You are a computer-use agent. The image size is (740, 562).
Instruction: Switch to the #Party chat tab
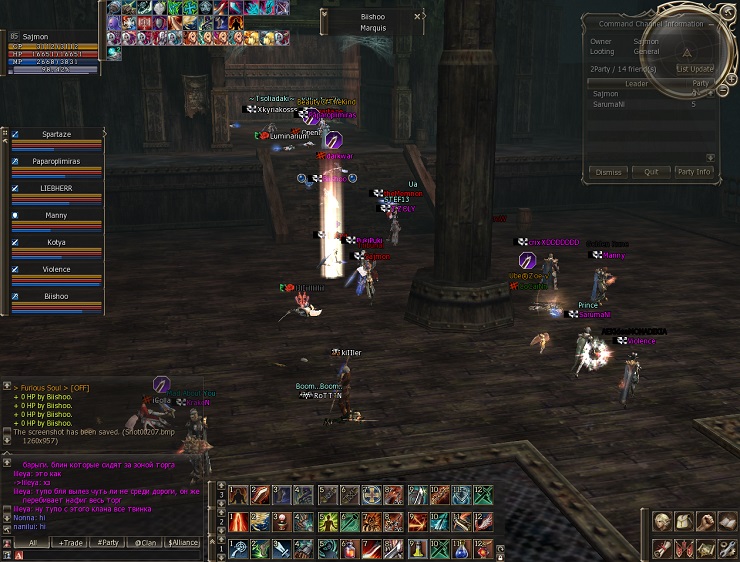pyautogui.click(x=107, y=542)
